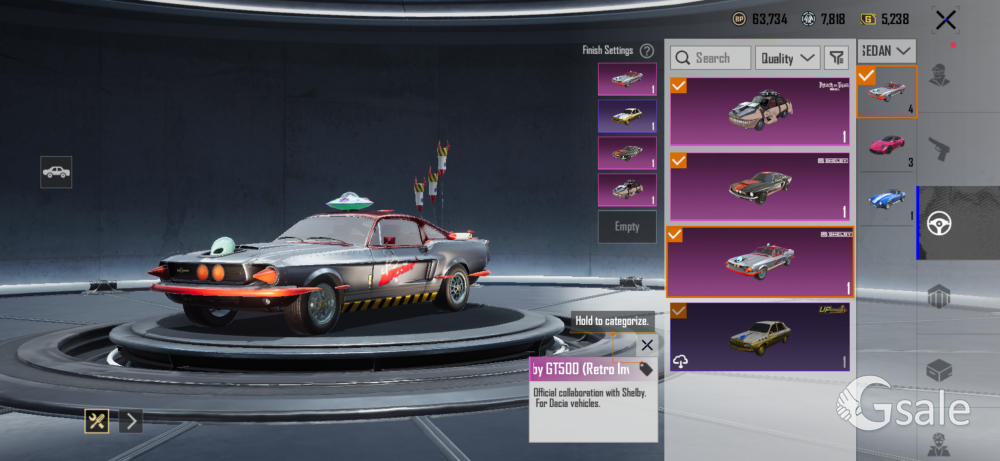Pick the blue striped roadster category

click(x=887, y=199)
